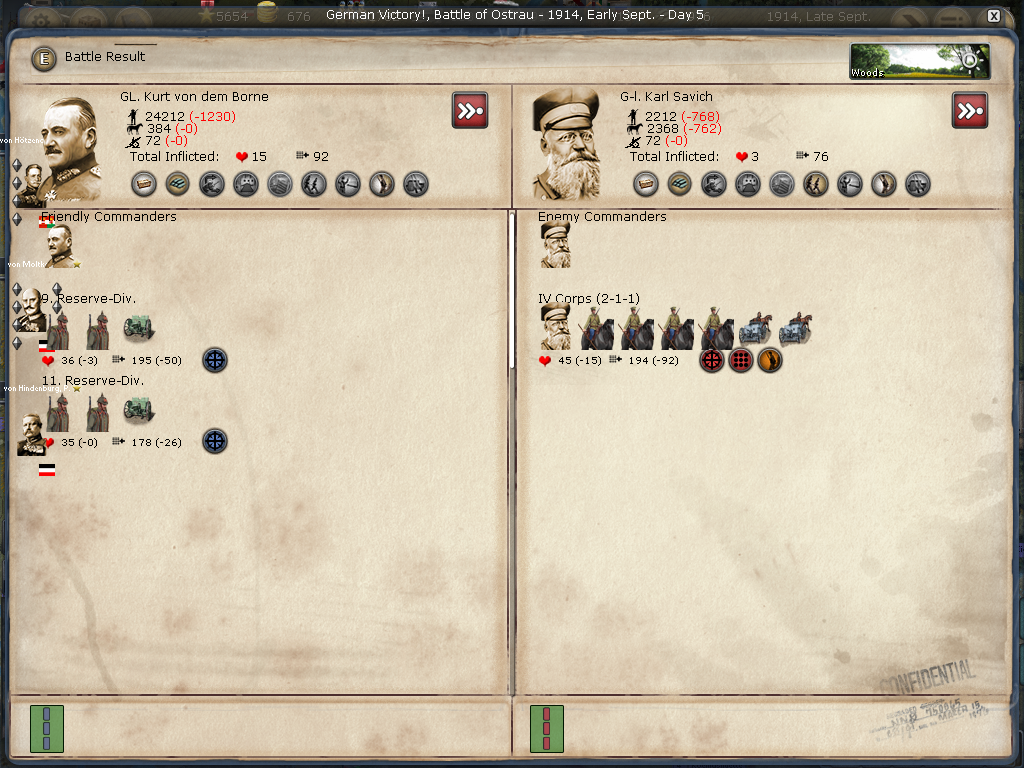Click the chest icon in Karl Savich's row
The image size is (1024, 768).
click(646, 184)
